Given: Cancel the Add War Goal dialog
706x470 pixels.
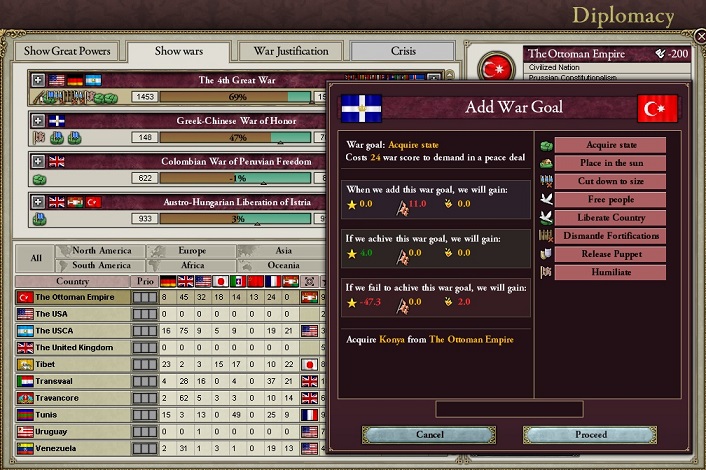Looking at the screenshot, I should click(429, 435).
